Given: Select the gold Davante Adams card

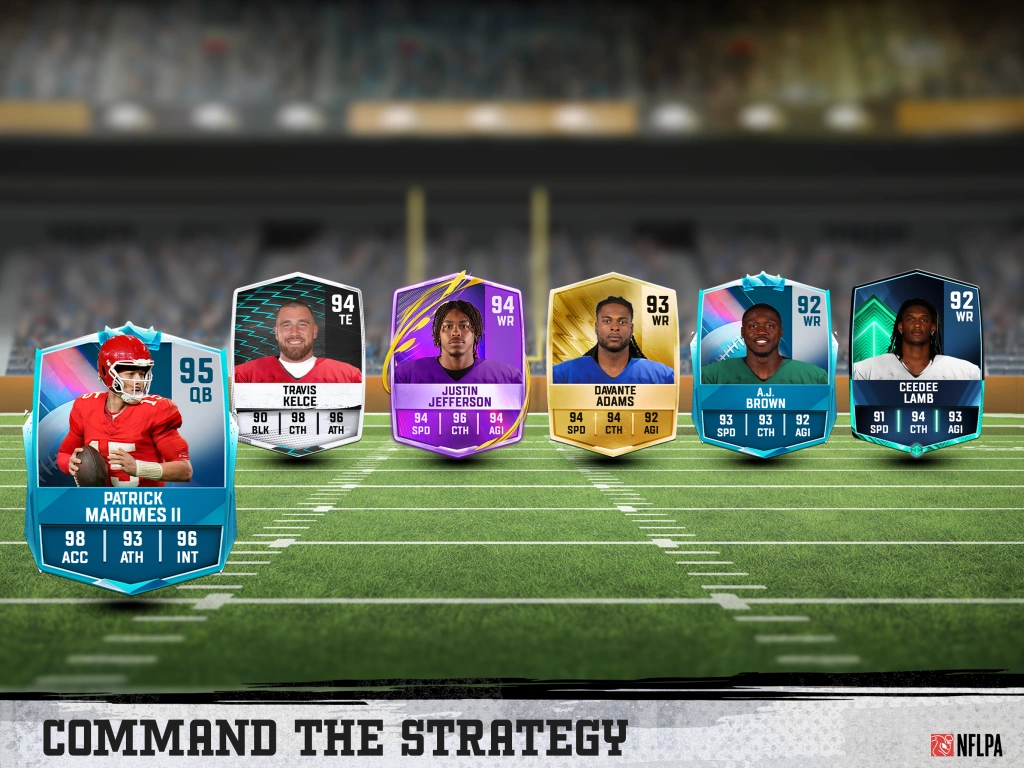Looking at the screenshot, I should pos(613,365).
